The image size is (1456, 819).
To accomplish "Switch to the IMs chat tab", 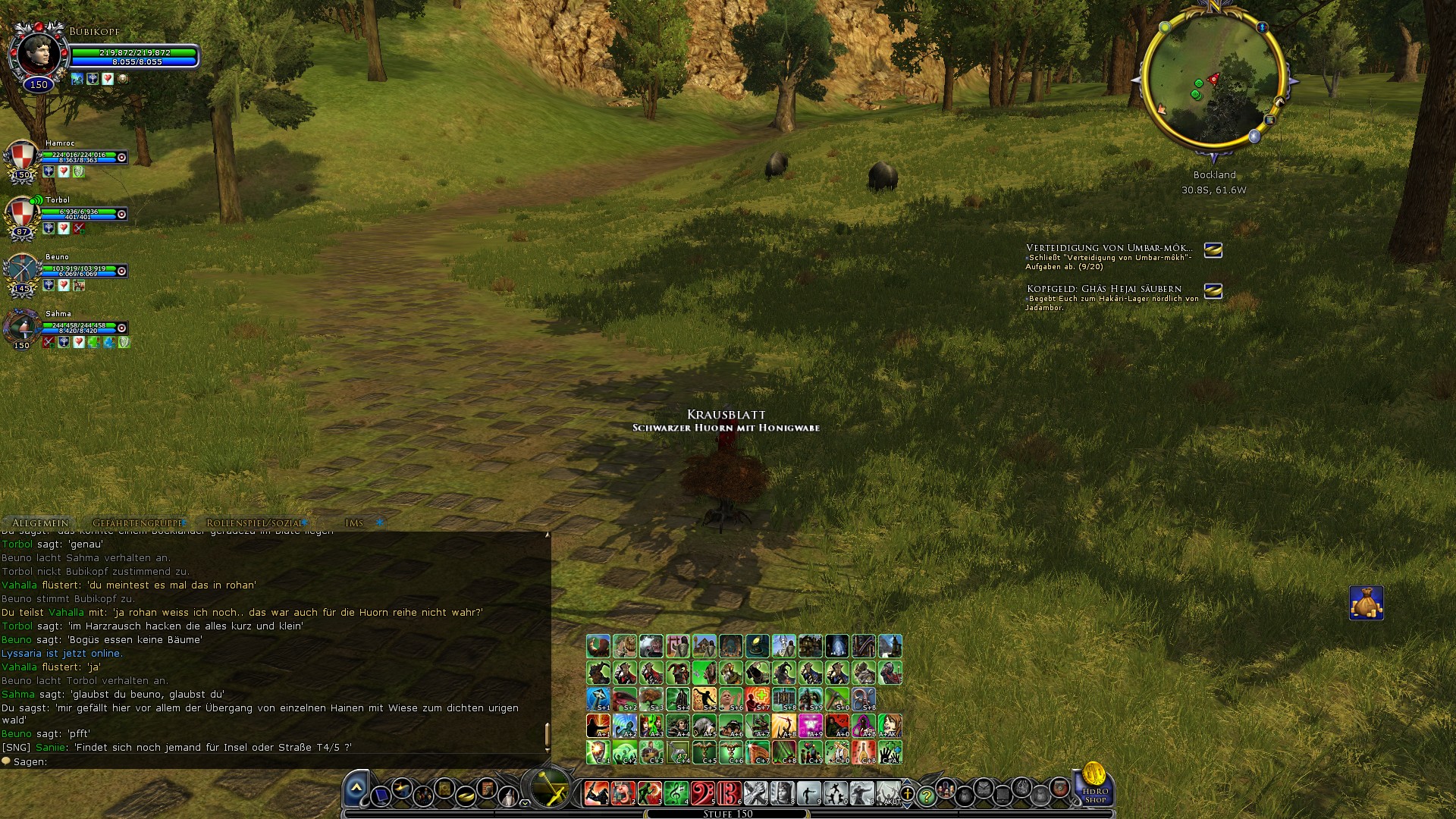I will point(353,522).
